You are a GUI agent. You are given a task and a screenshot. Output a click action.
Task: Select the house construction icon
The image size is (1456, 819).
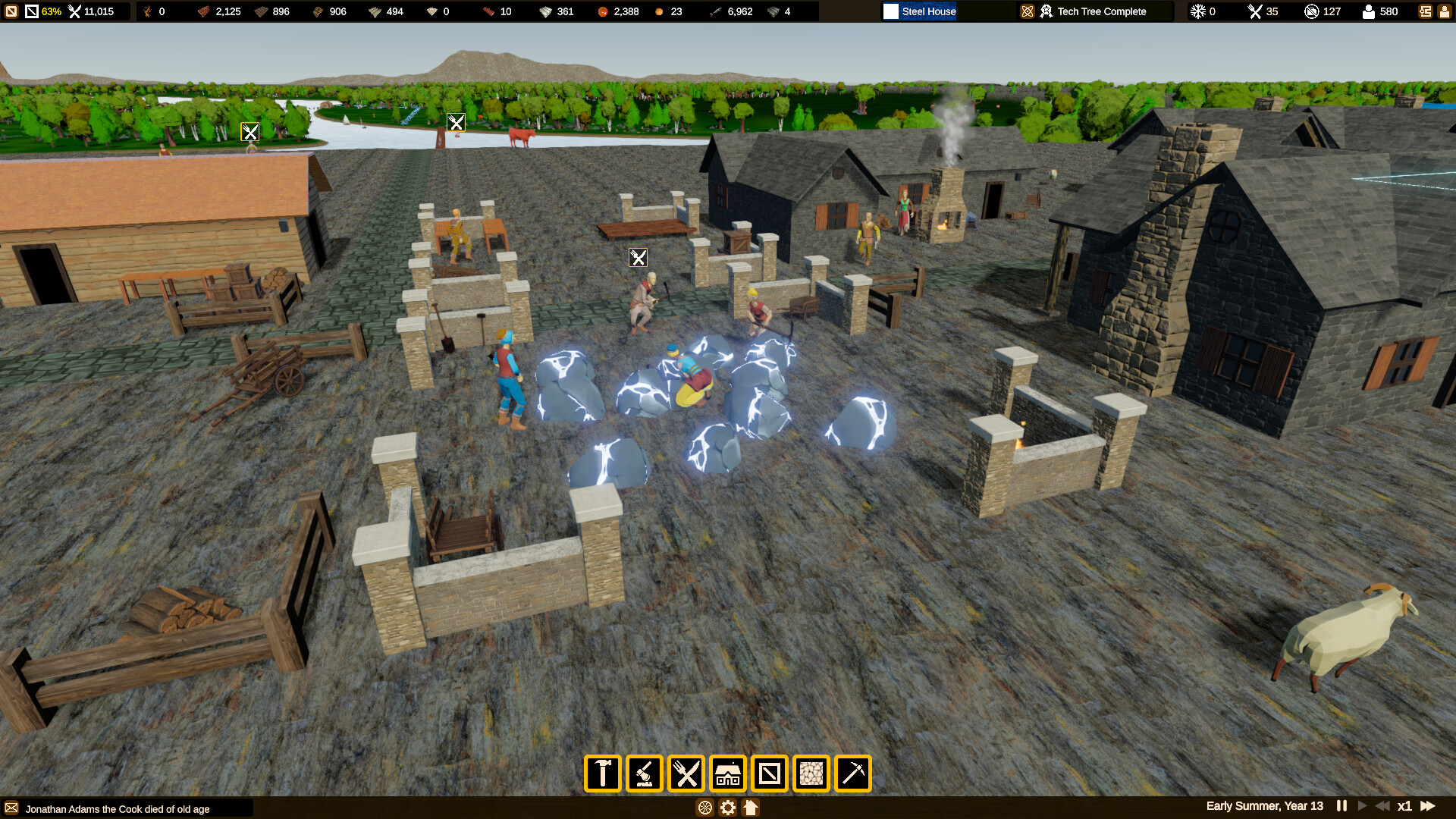pyautogui.click(x=728, y=773)
